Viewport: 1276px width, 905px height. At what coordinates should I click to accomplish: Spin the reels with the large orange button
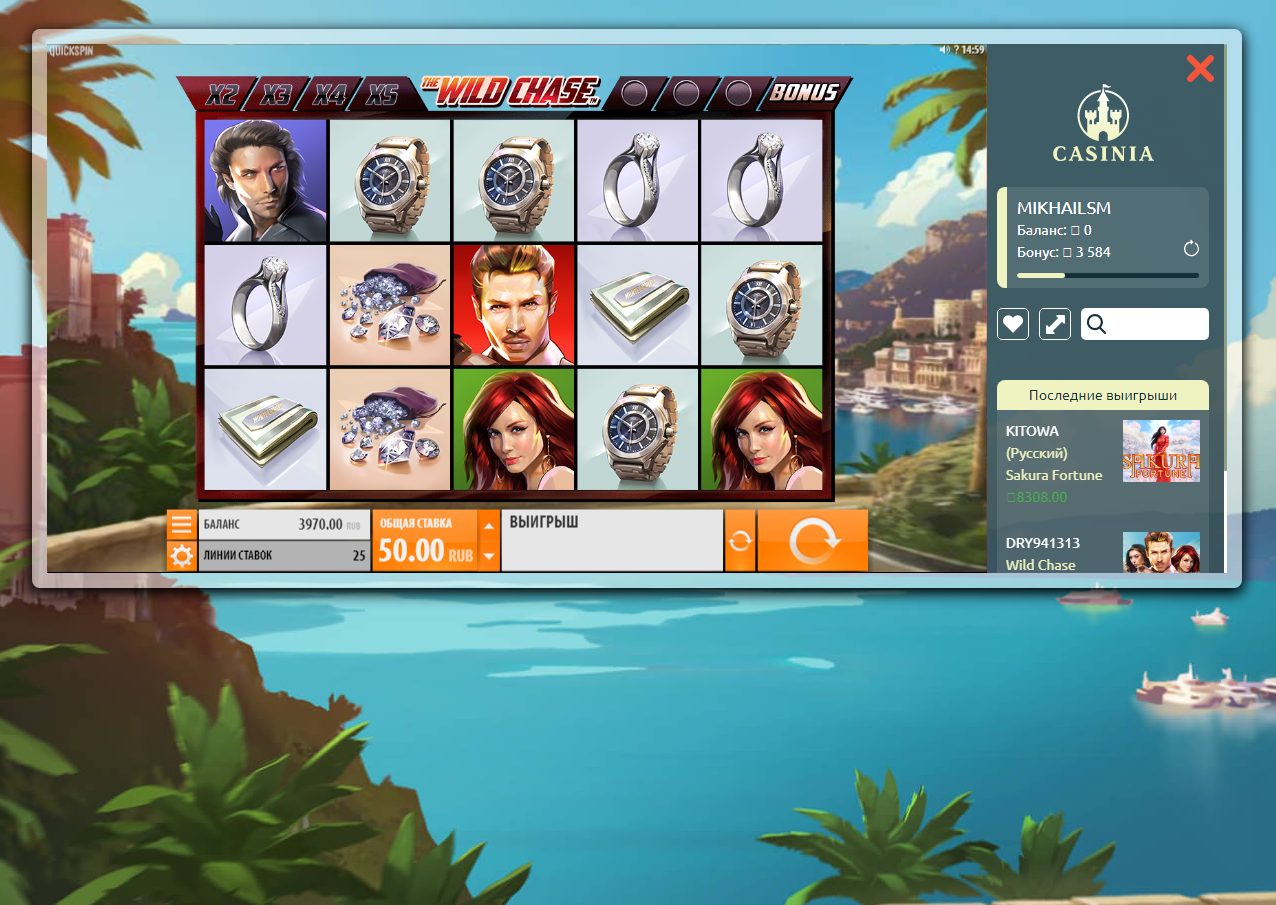pyautogui.click(x=812, y=541)
